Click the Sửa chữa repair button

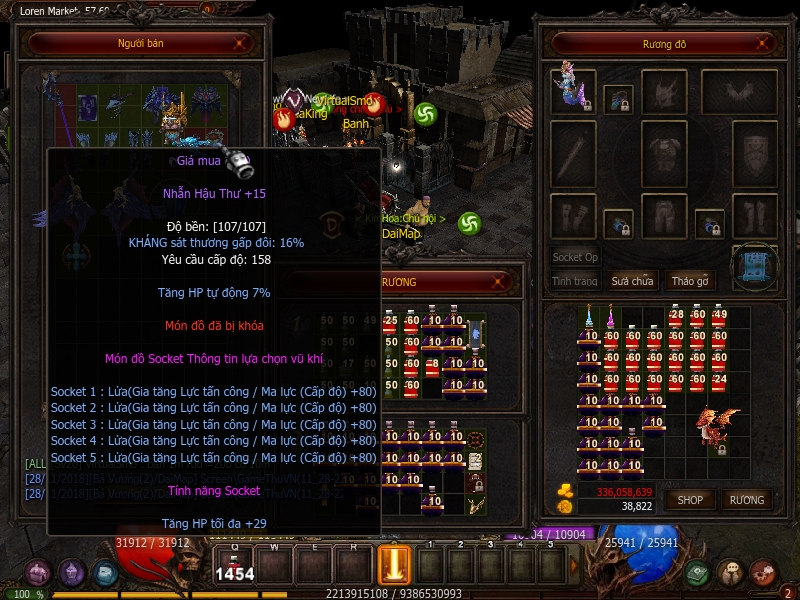(633, 281)
